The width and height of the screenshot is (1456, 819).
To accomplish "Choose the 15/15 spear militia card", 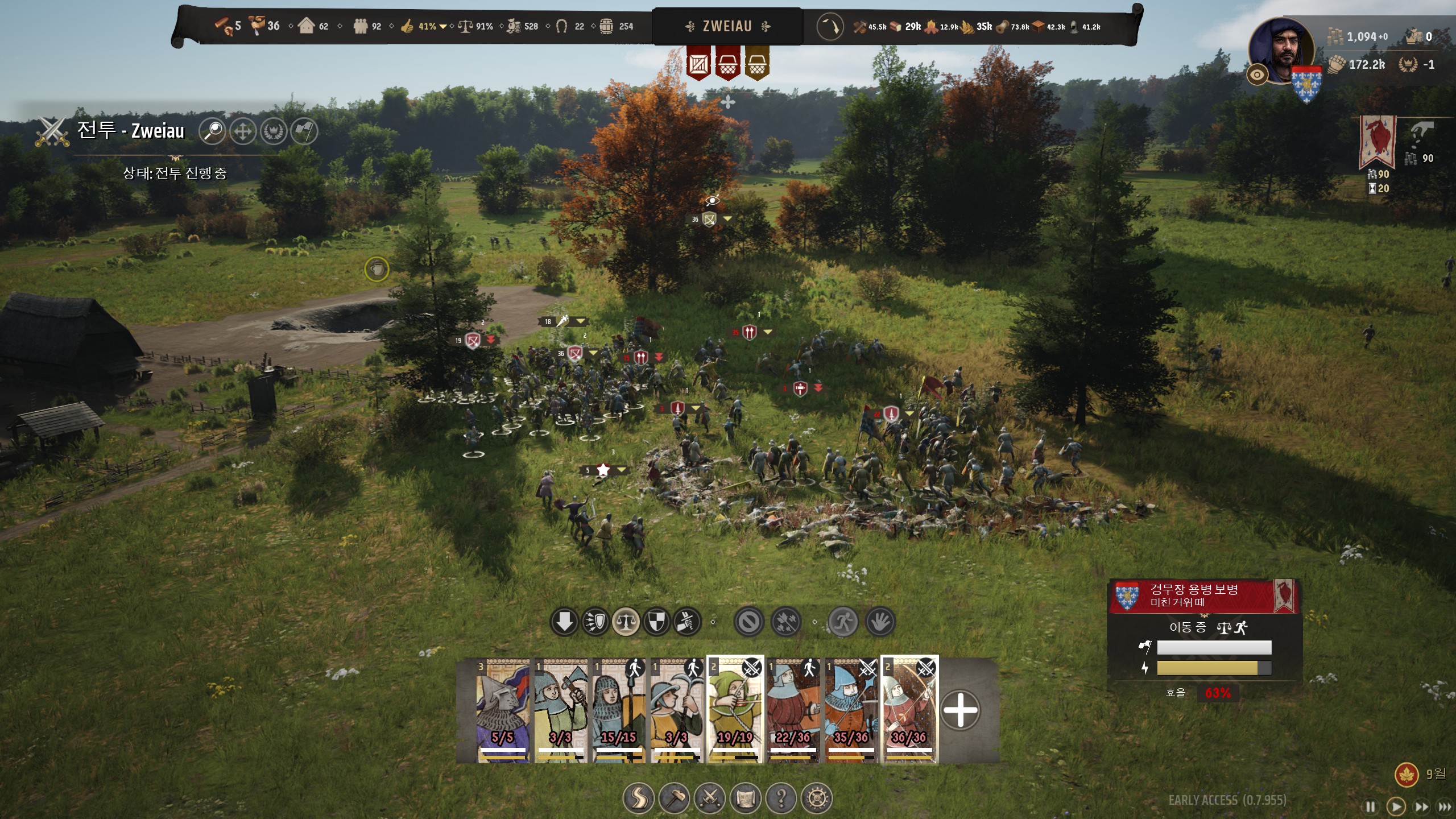I will pyautogui.click(x=619, y=710).
